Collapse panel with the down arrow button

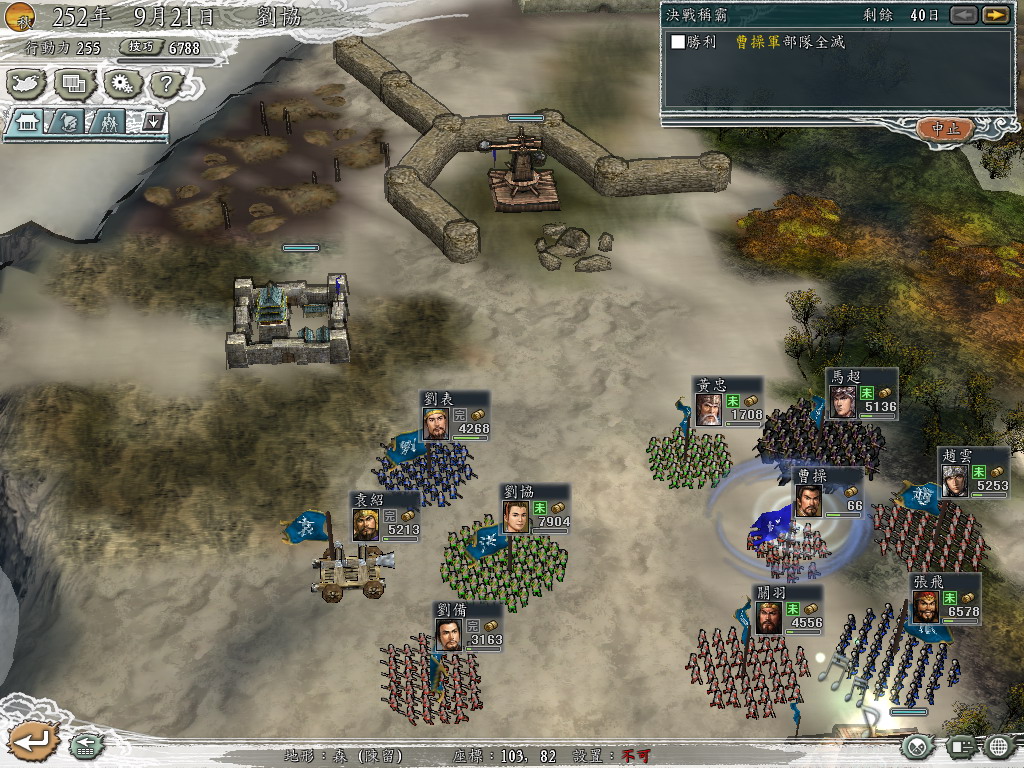(153, 122)
